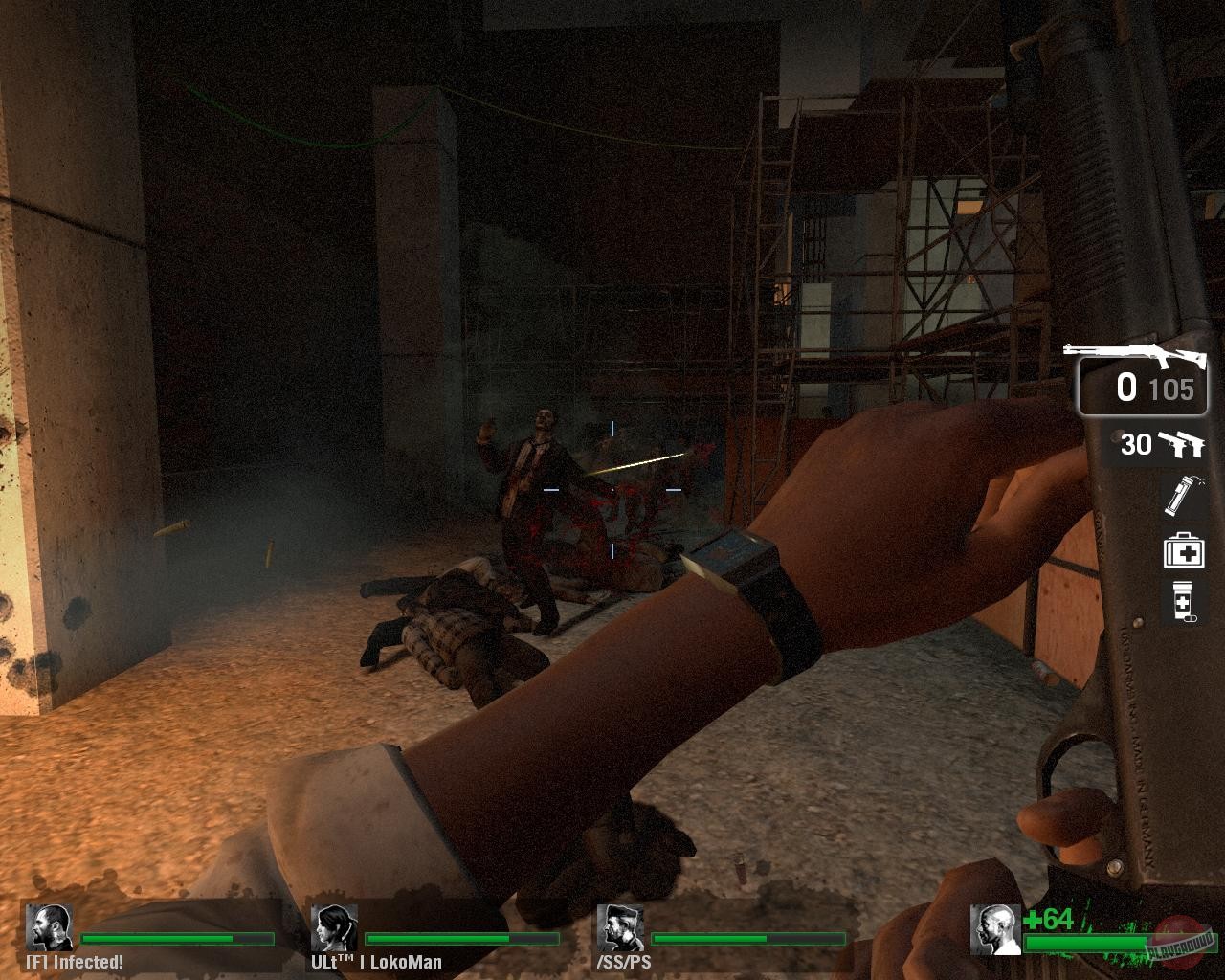Click the /SS/PS player name
Screen dimensions: 1225x980
click(x=622, y=963)
